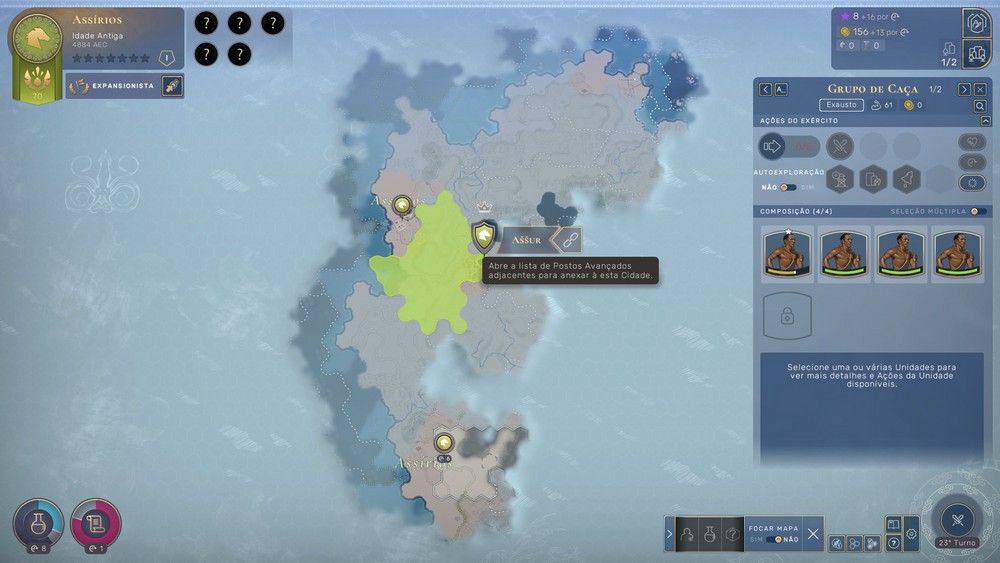
Task: Close the map focus bar with X
Action: pos(813,534)
